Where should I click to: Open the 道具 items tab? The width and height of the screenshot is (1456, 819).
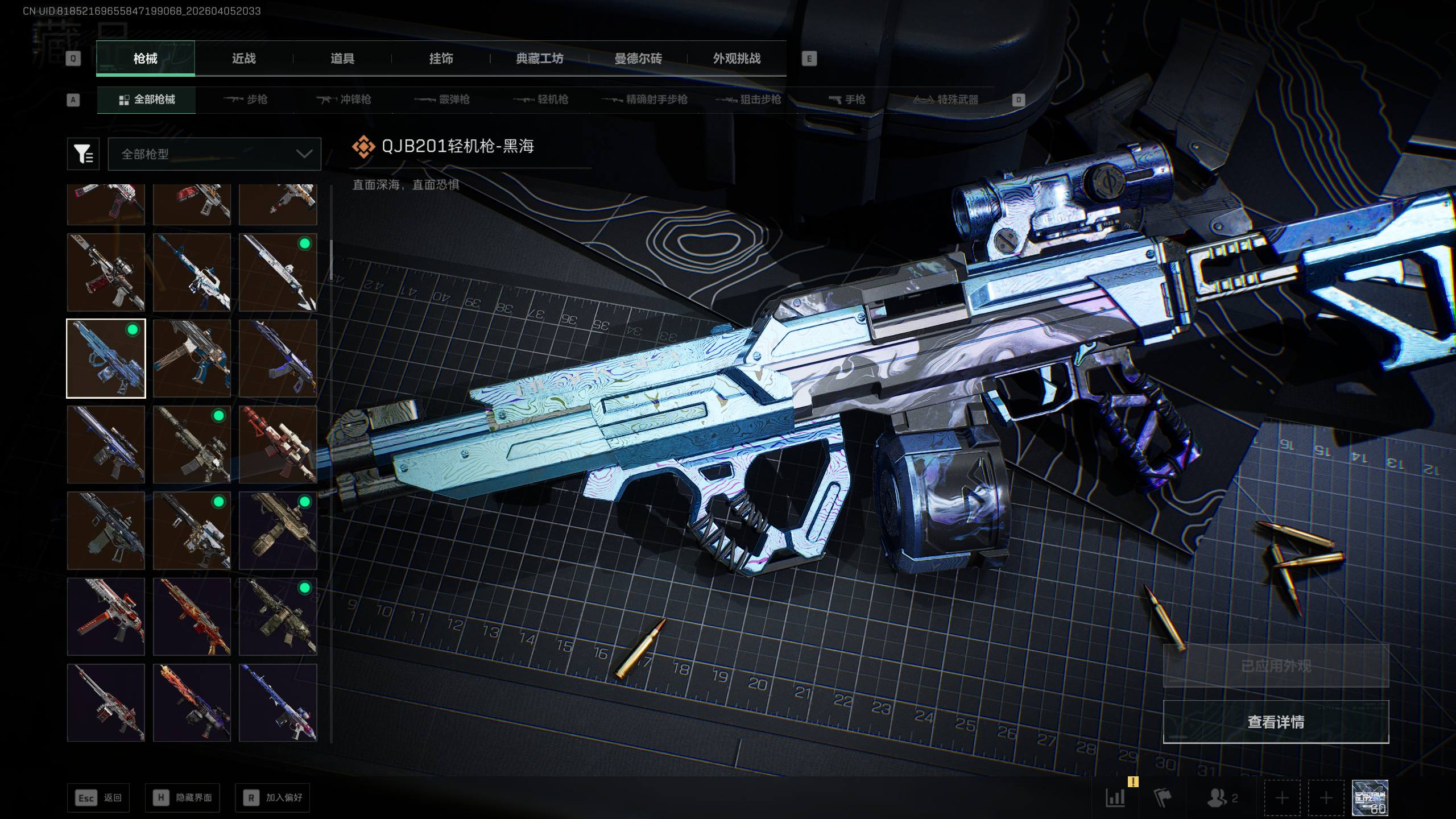click(x=342, y=59)
